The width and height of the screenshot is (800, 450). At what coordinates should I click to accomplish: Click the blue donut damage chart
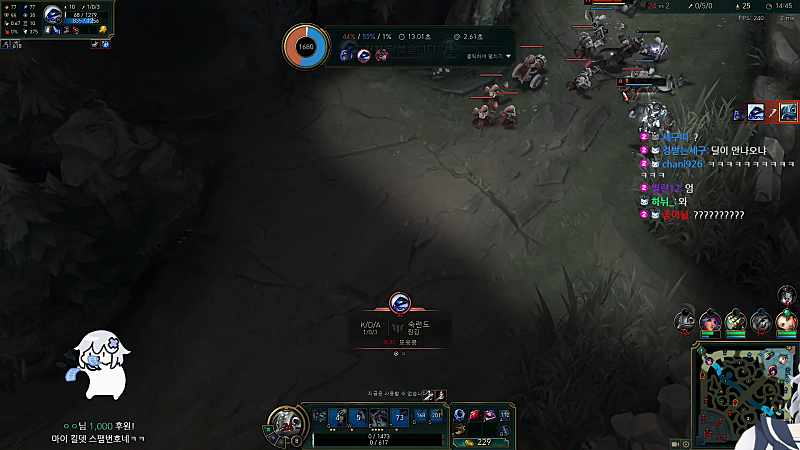click(x=305, y=47)
